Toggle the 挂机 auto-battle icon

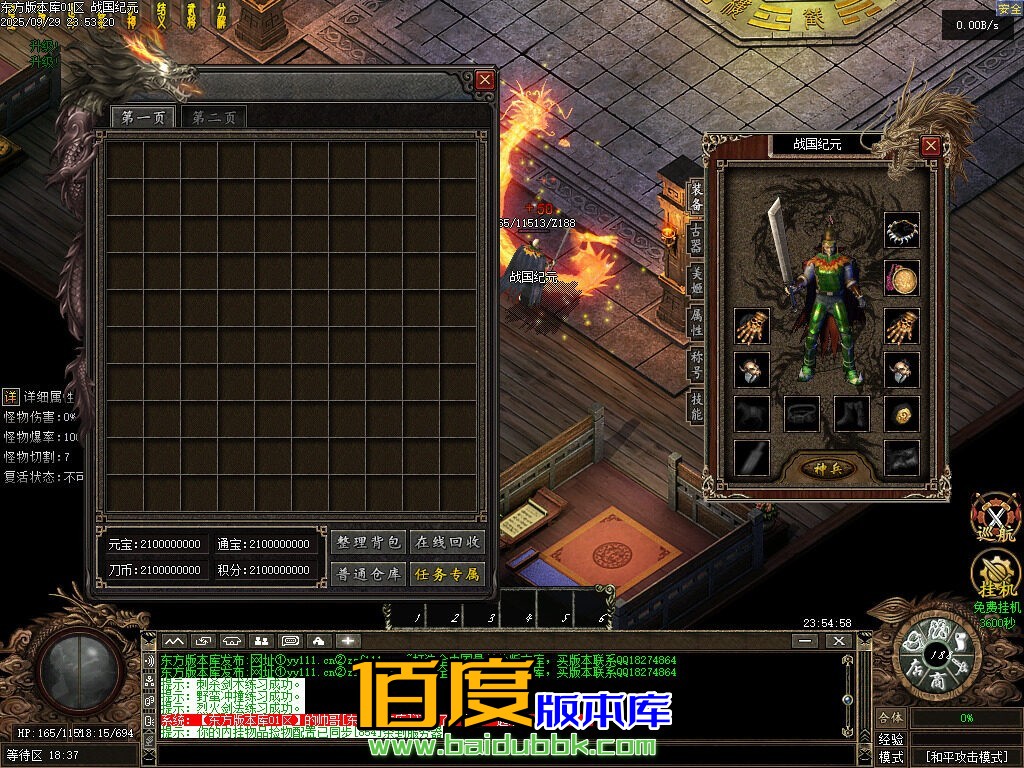pyautogui.click(x=996, y=573)
